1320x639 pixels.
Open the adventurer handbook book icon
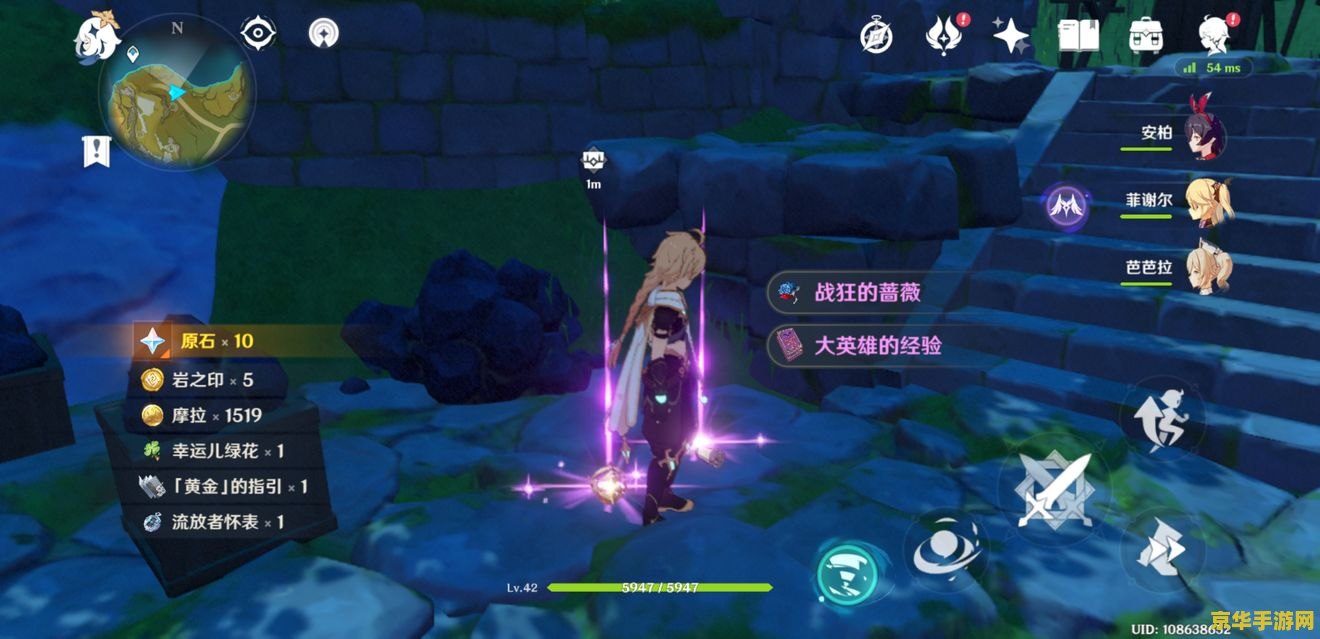[1077, 37]
